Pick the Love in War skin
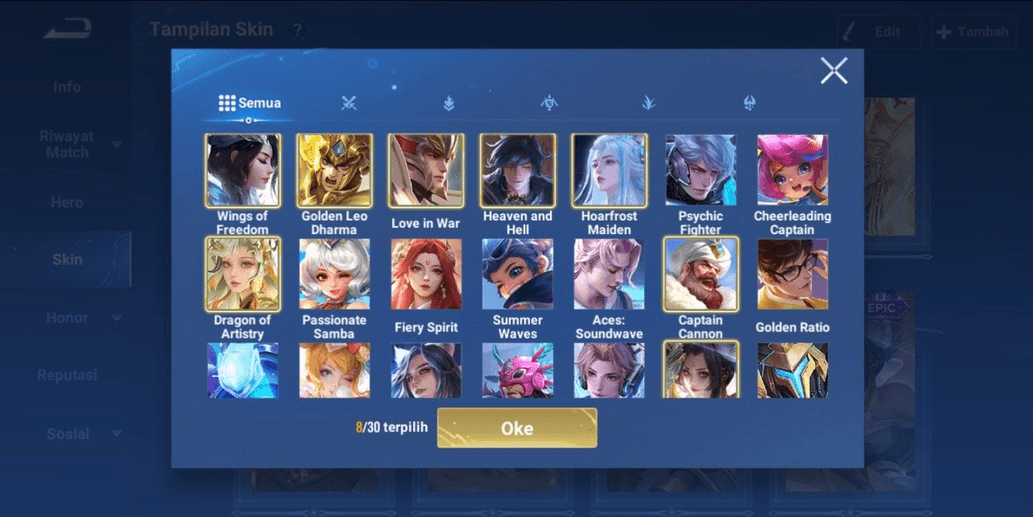Screen dimensions: 1033x517 click(x=426, y=171)
